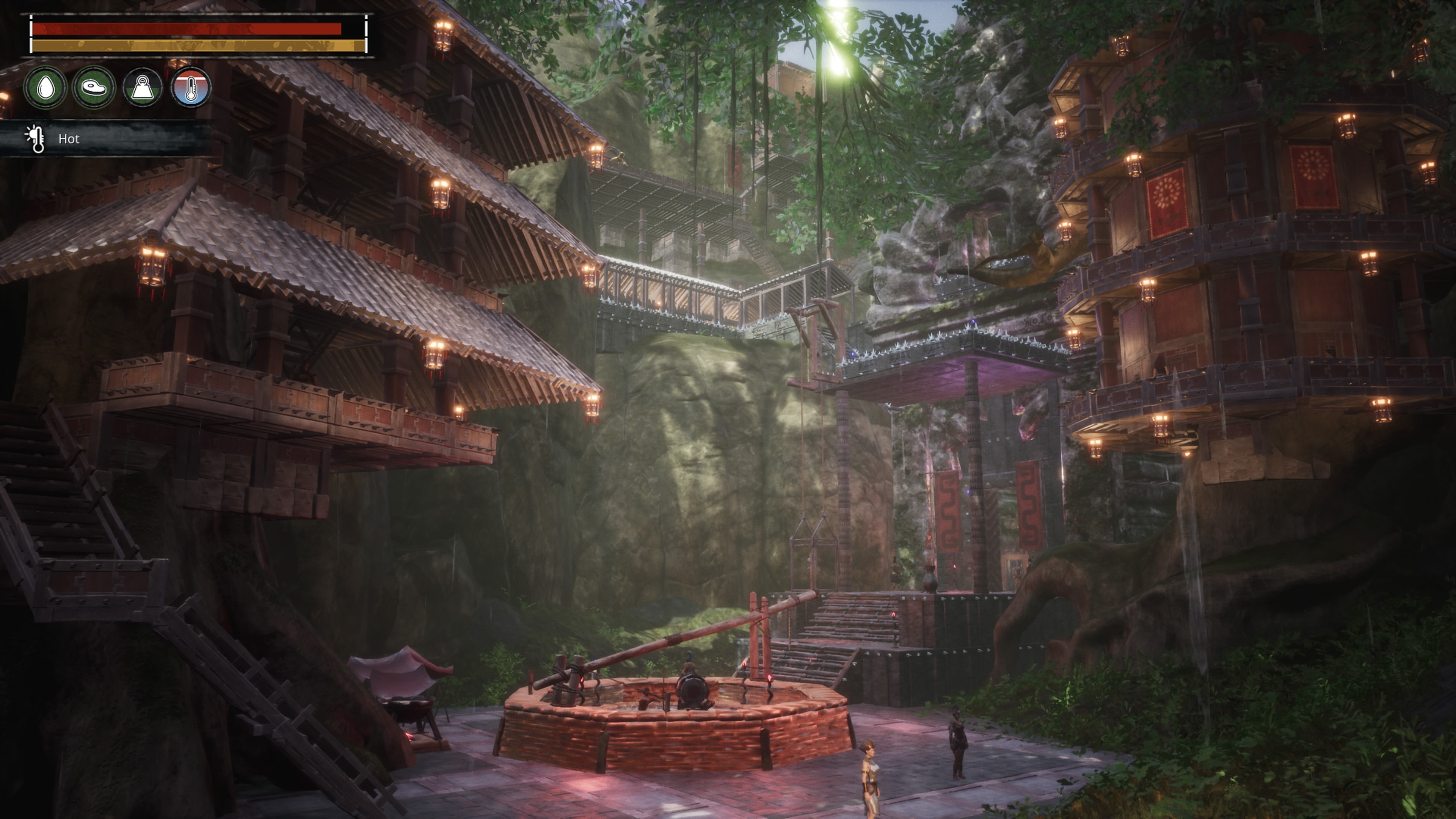Select the temperature thermometer icon
Viewport: 1456px width, 819px height.
pos(191,88)
